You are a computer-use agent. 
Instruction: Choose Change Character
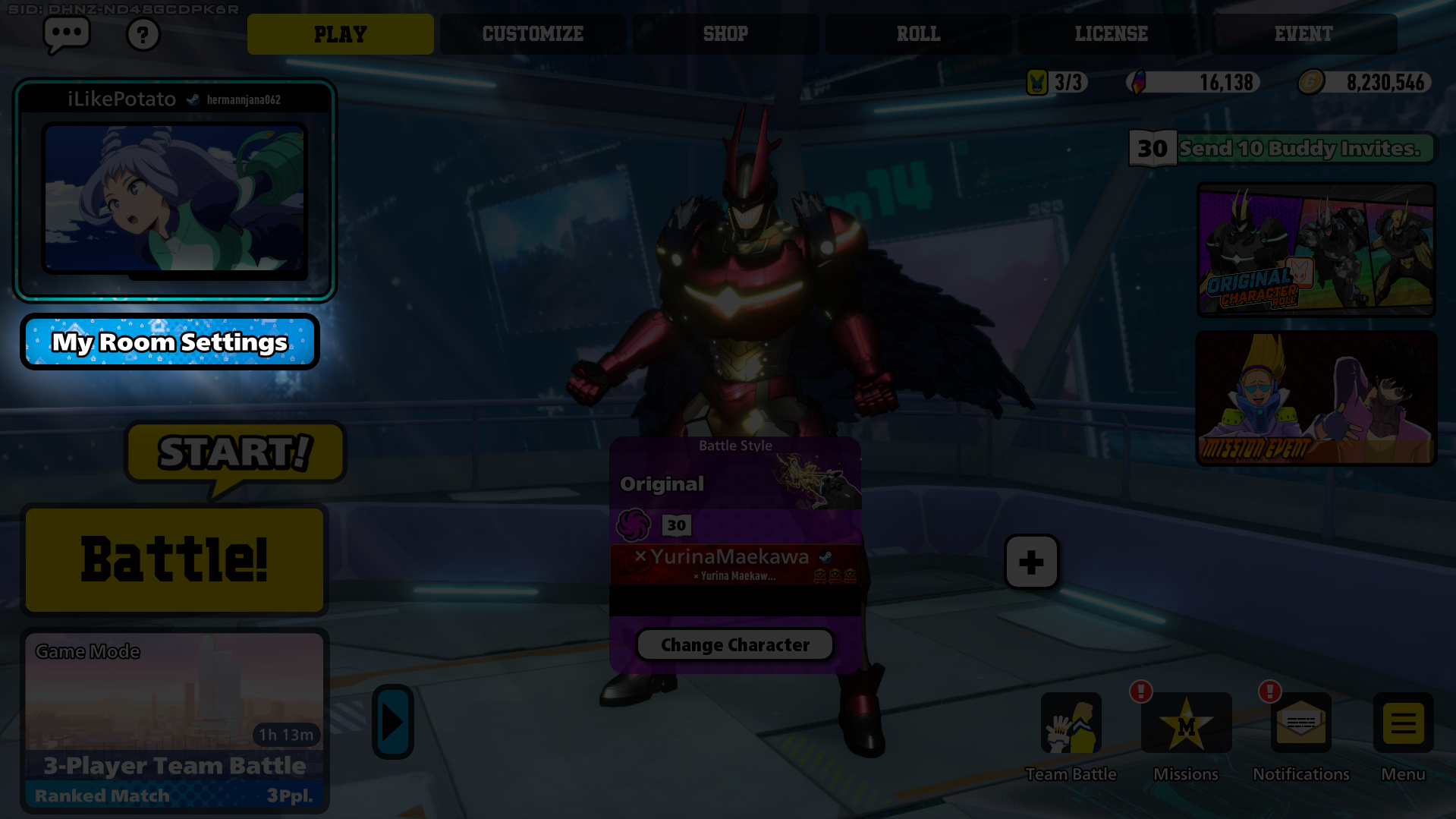click(x=734, y=644)
